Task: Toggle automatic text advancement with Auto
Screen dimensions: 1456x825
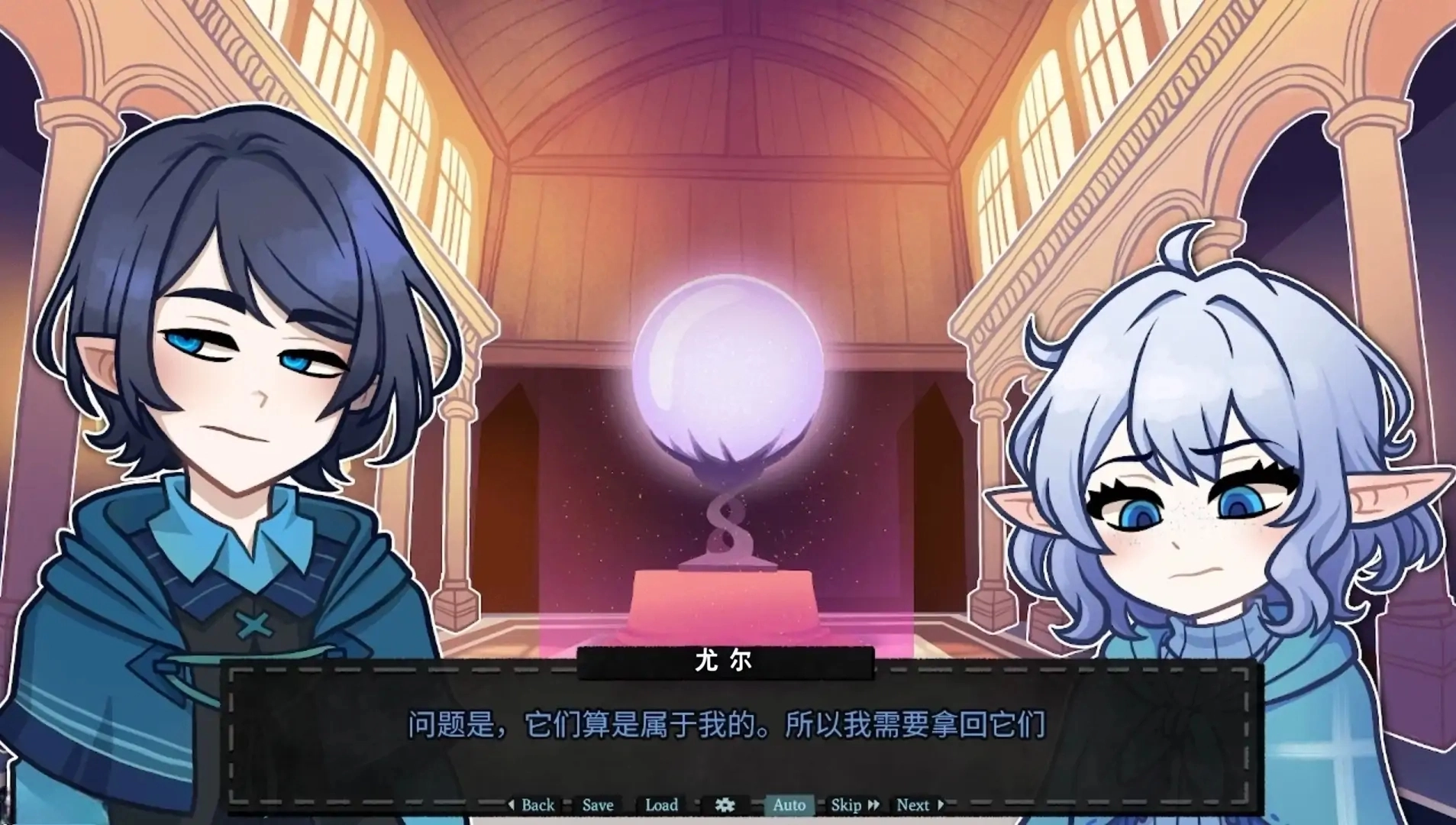Action: point(789,805)
